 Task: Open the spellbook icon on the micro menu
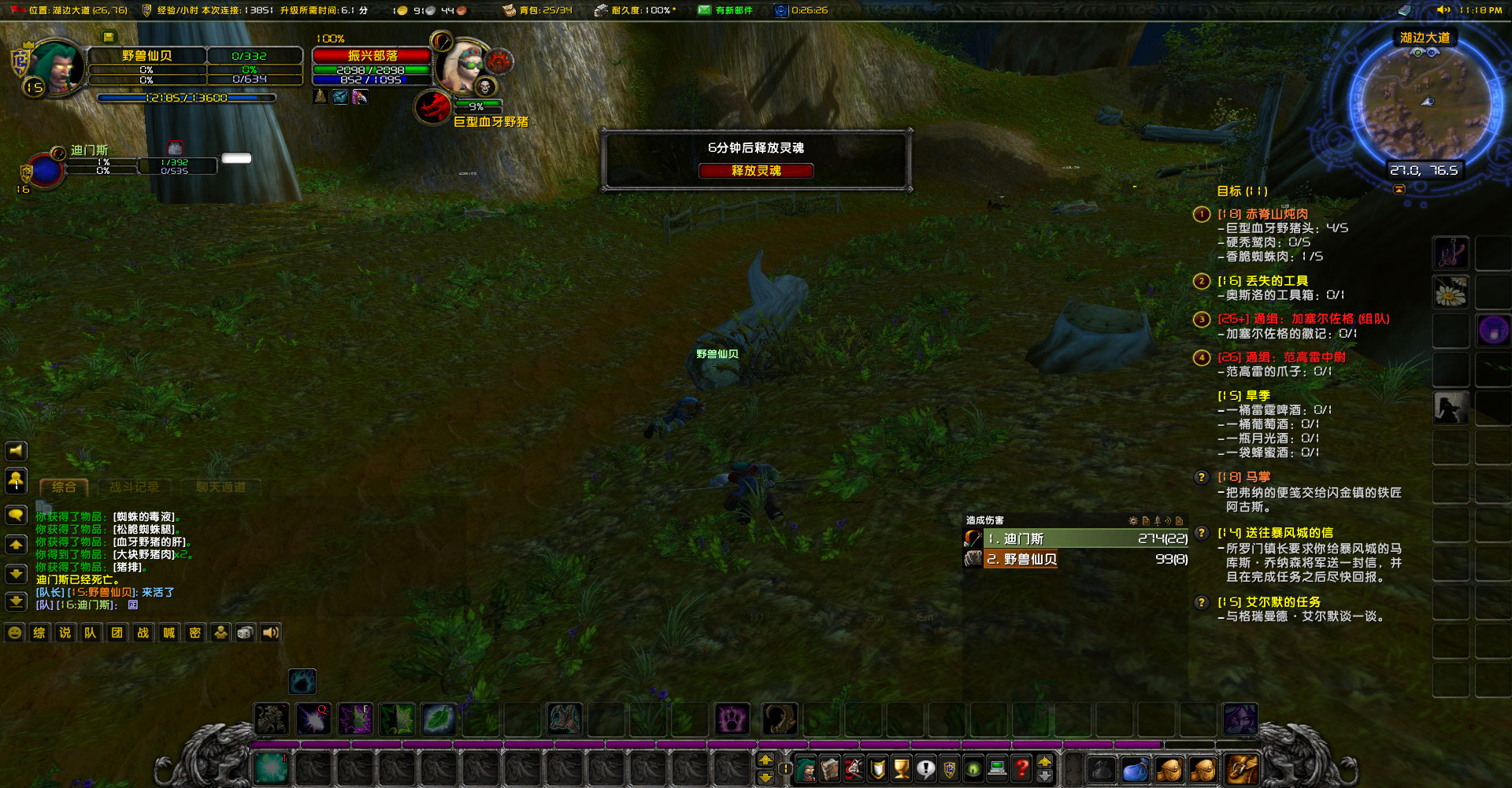(828, 768)
